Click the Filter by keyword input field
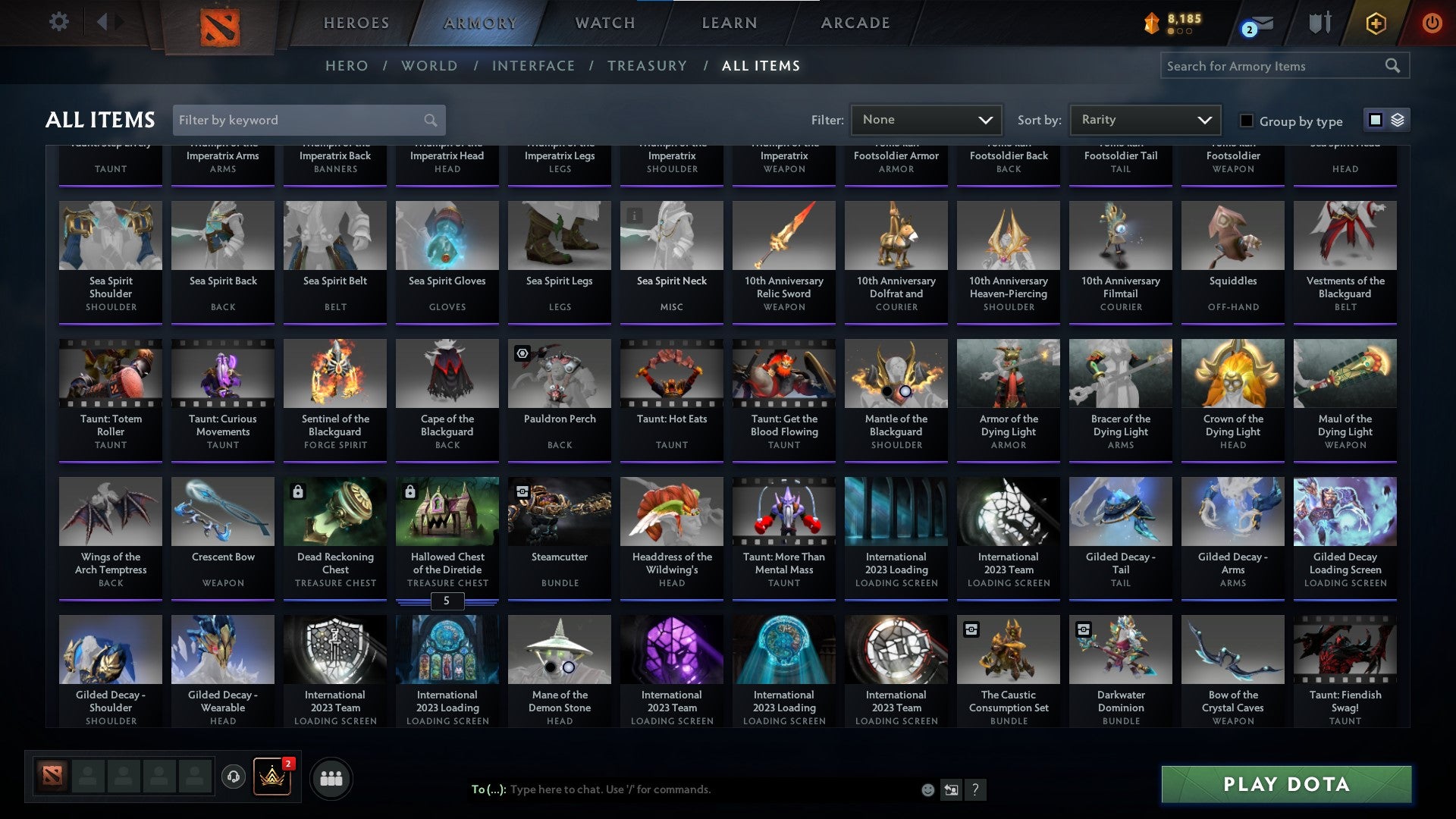 [303, 120]
